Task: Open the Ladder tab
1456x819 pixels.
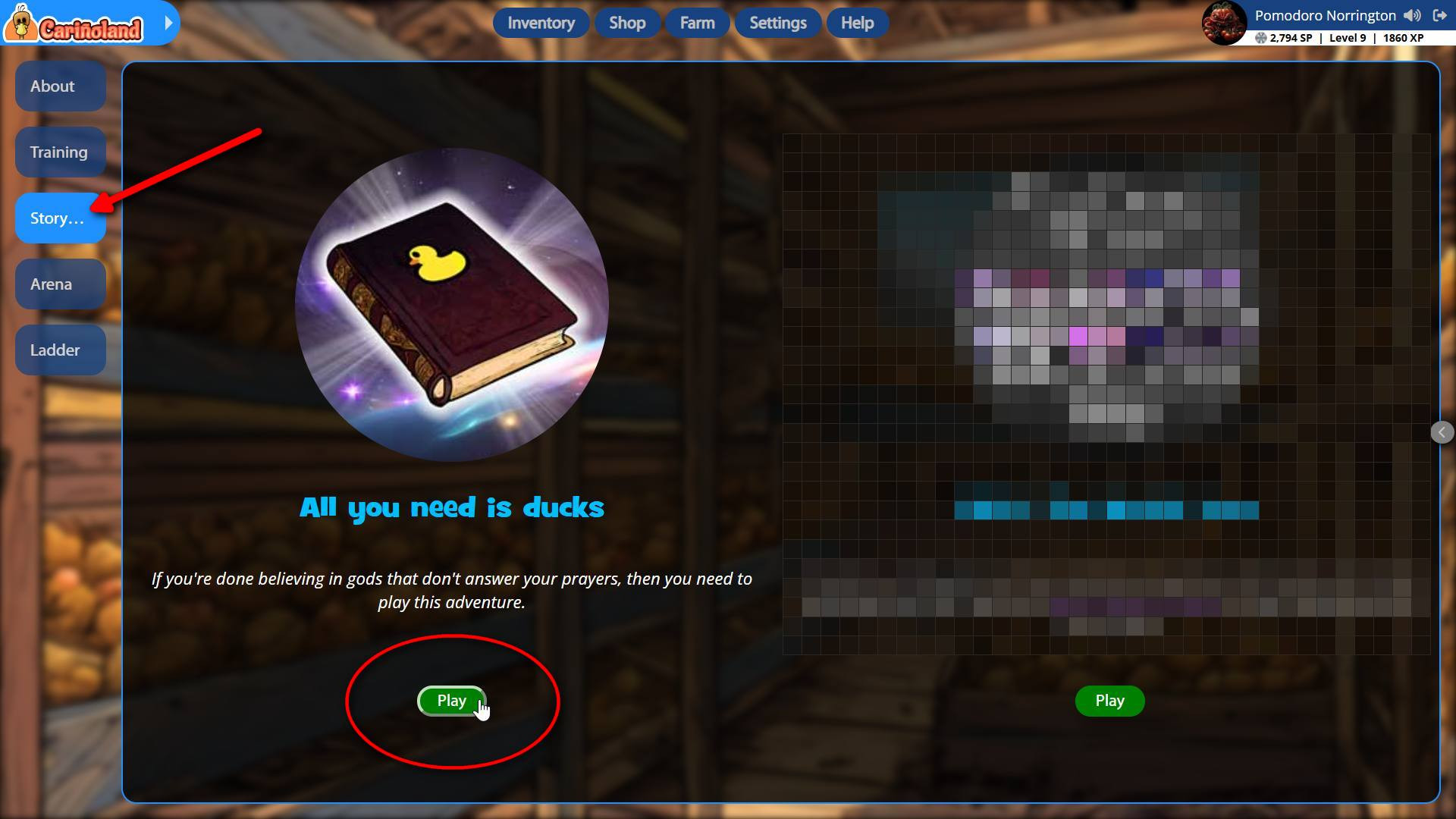Action: point(60,350)
